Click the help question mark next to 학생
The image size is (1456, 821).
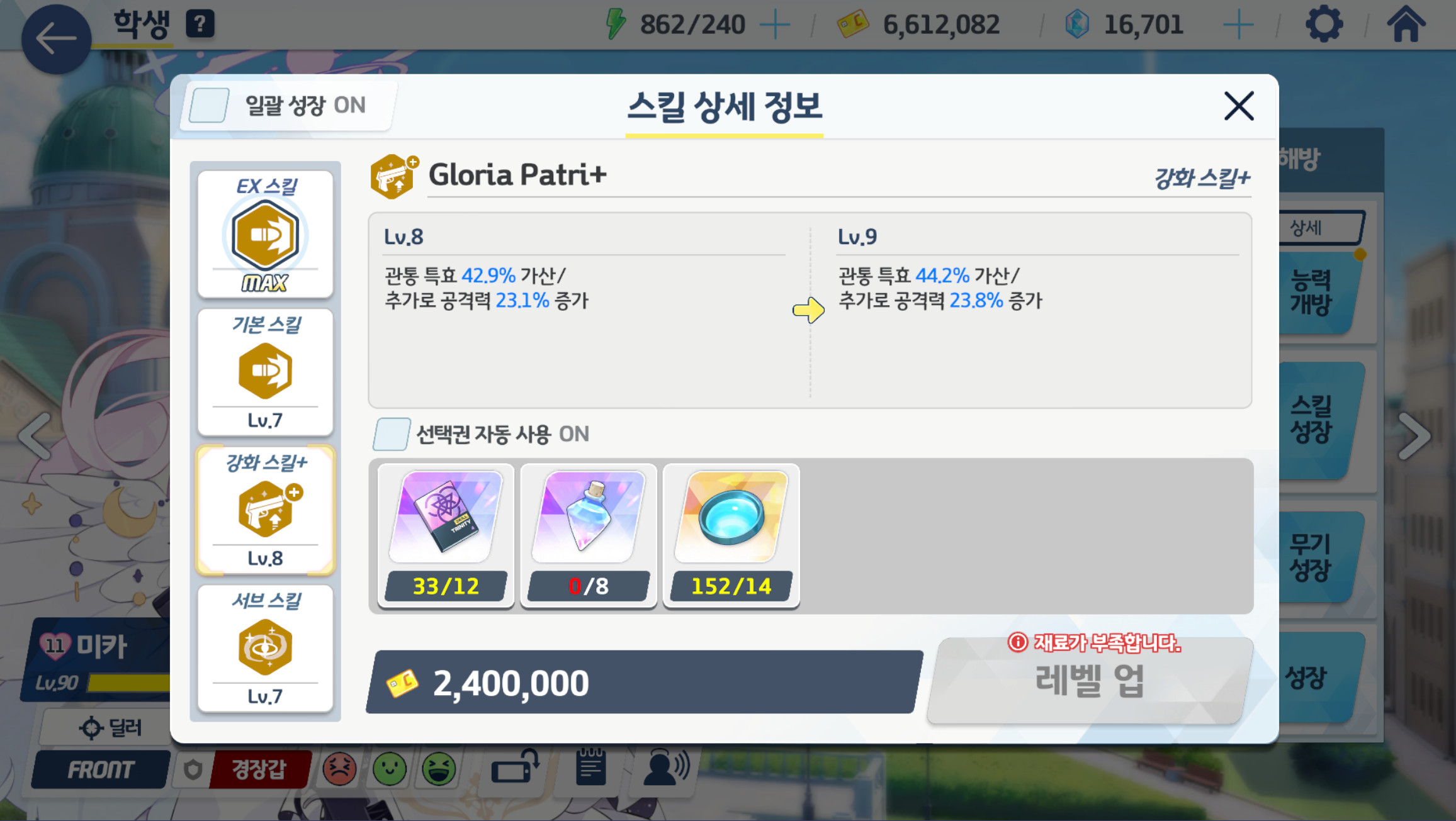coord(200,24)
